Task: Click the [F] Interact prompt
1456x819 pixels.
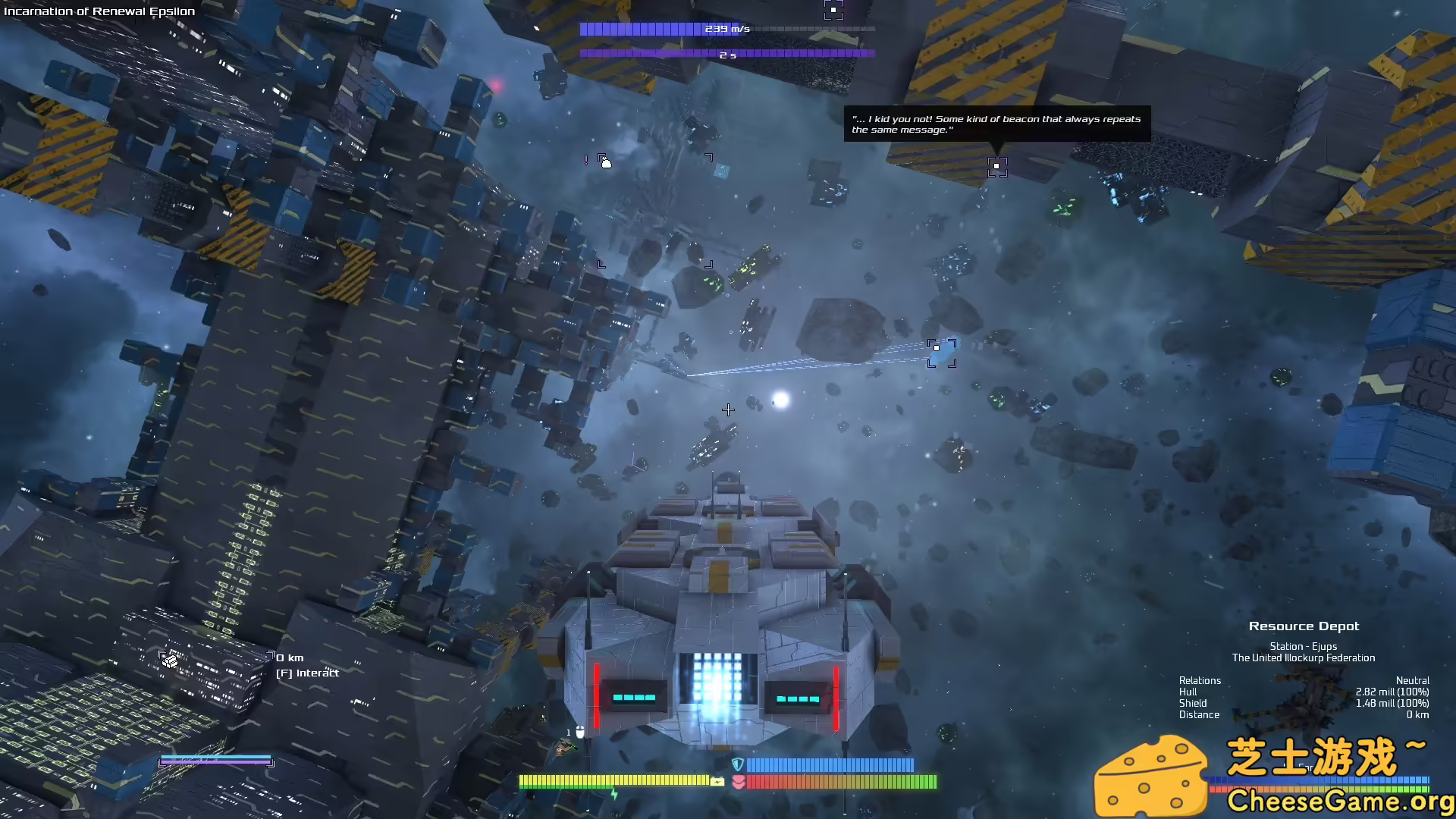Action: point(307,673)
